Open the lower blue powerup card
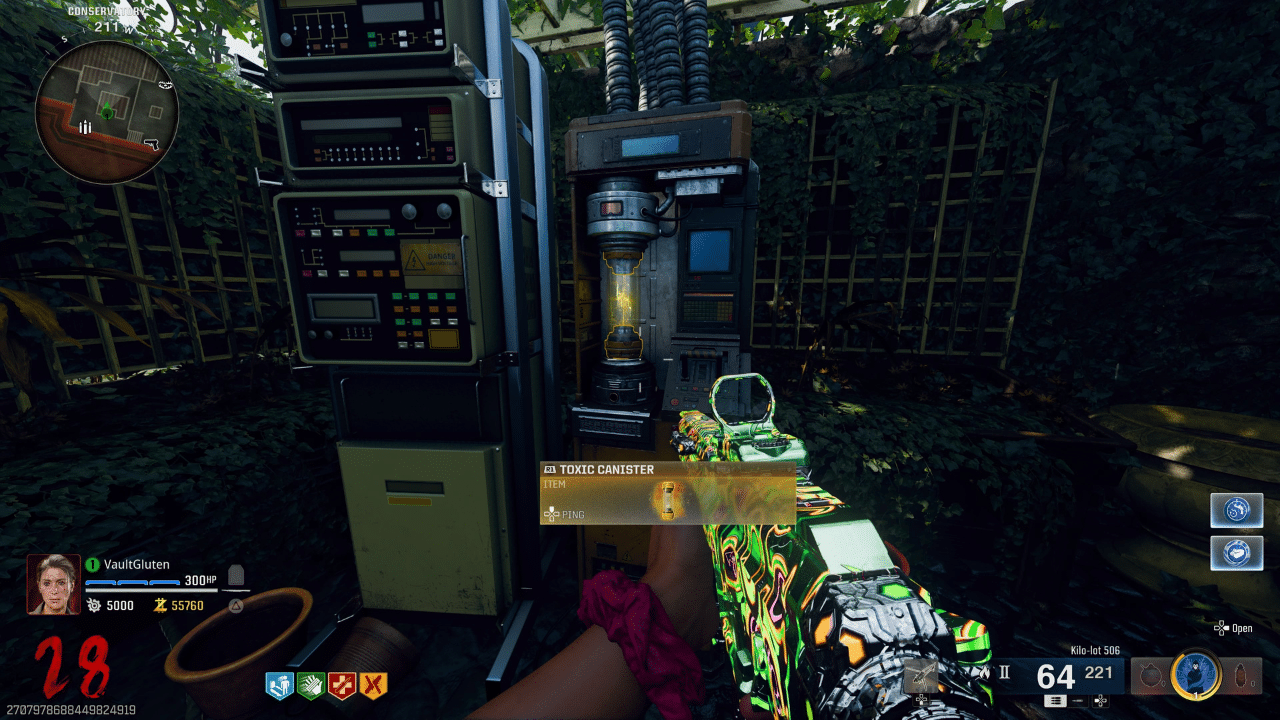The height and width of the screenshot is (720, 1280). [1237, 553]
